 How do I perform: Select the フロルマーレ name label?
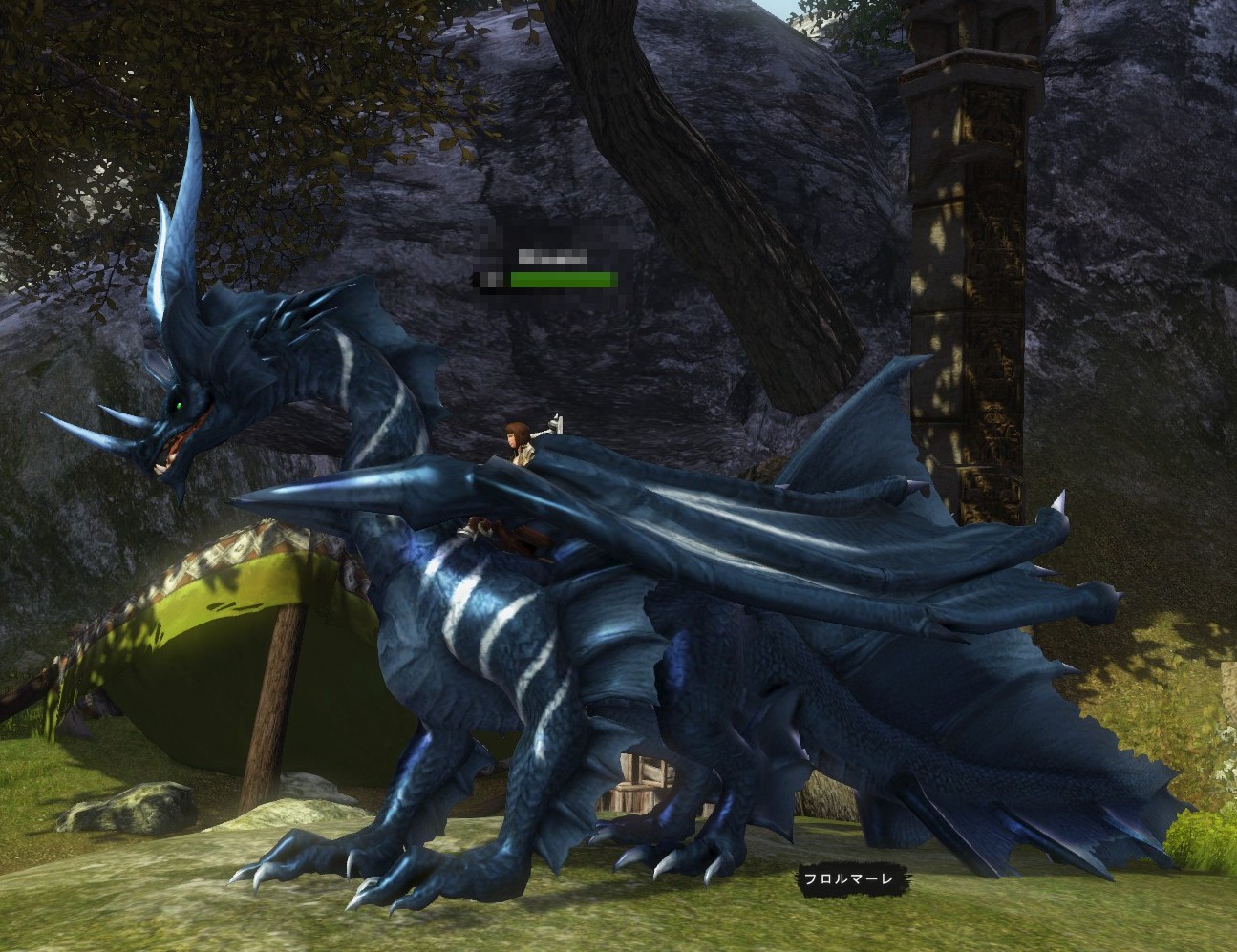(x=849, y=878)
